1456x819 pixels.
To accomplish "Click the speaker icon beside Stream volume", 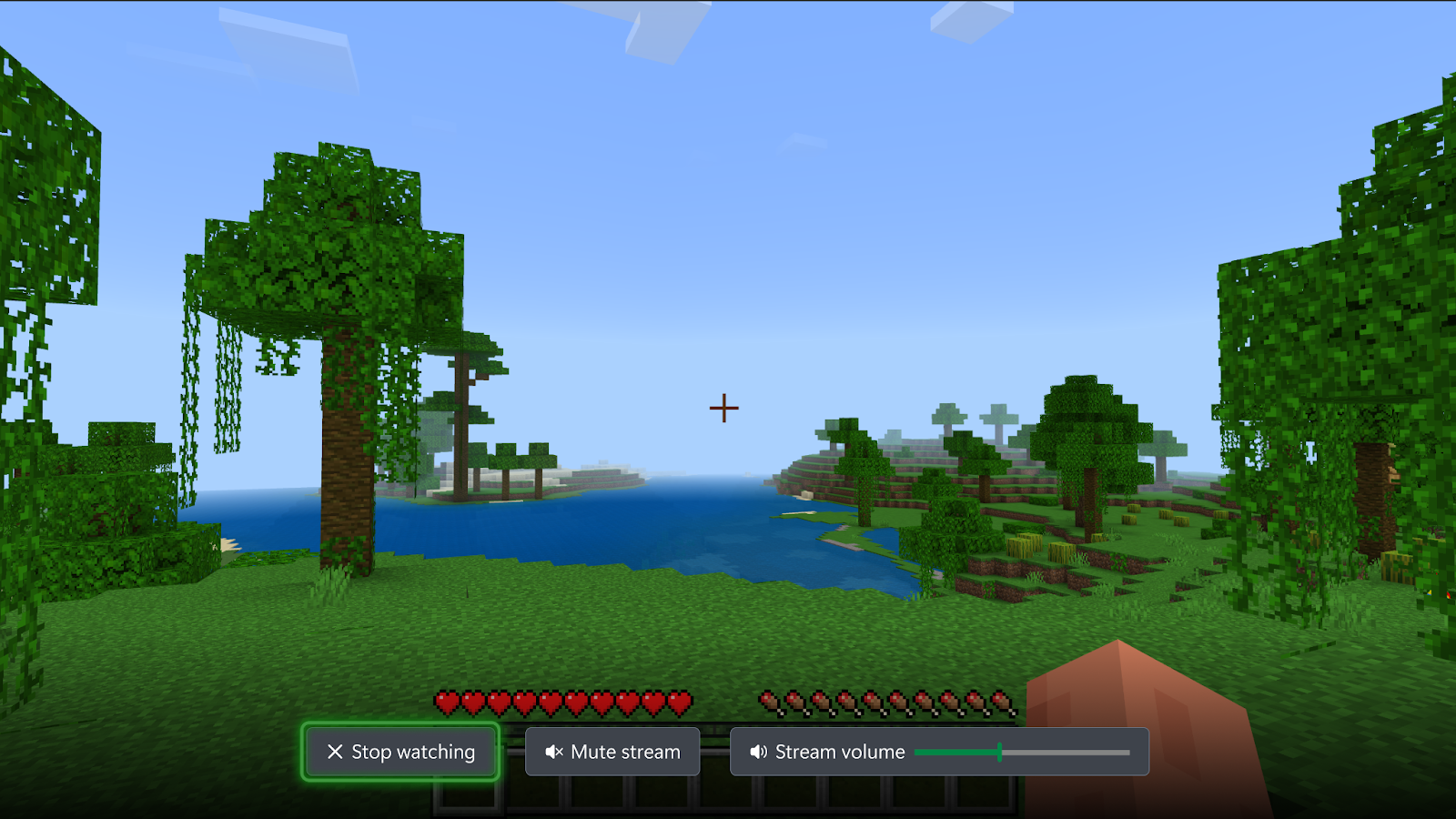I will point(756,752).
